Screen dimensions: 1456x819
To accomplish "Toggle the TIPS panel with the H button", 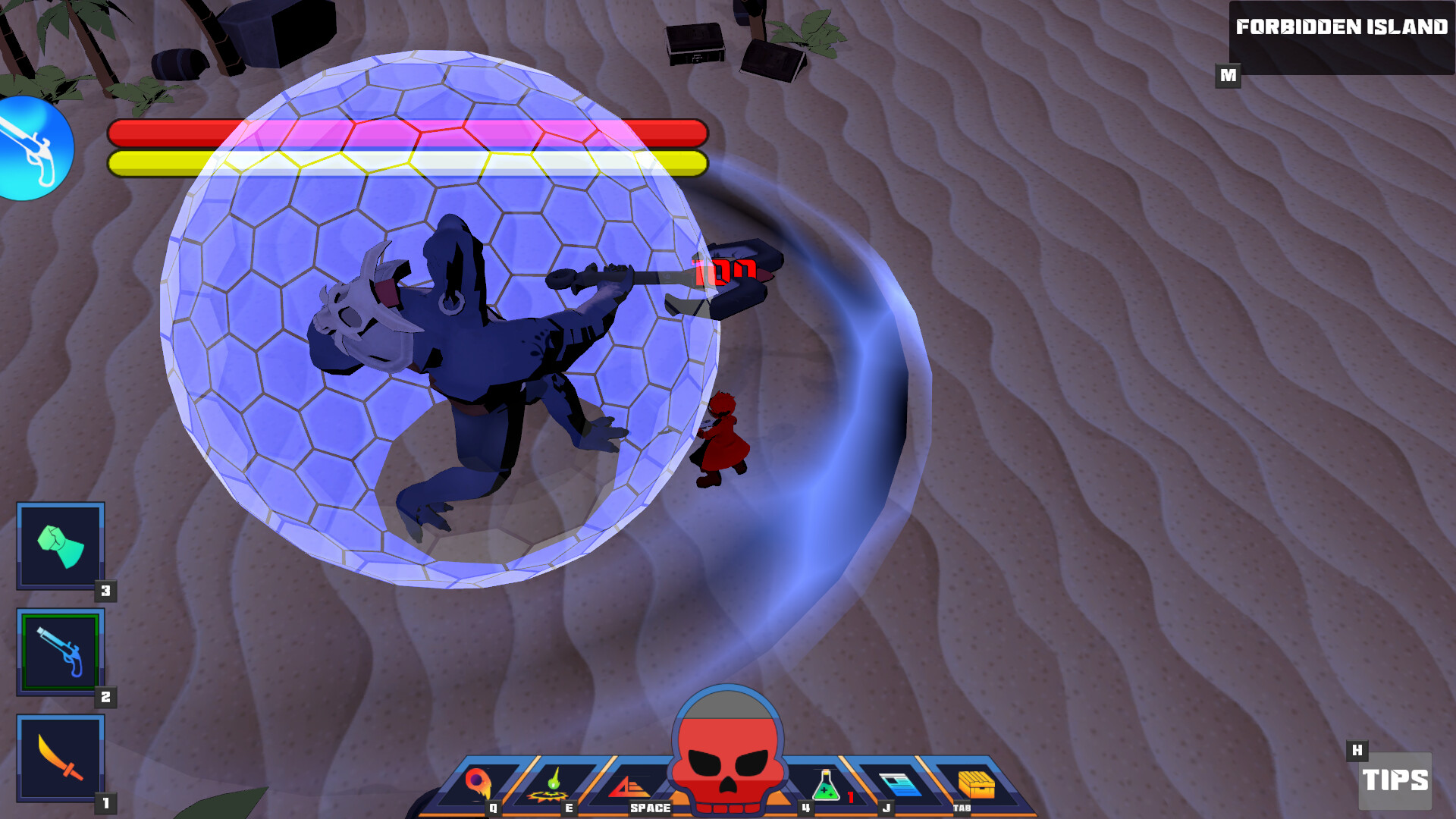I will pyautogui.click(x=1357, y=751).
